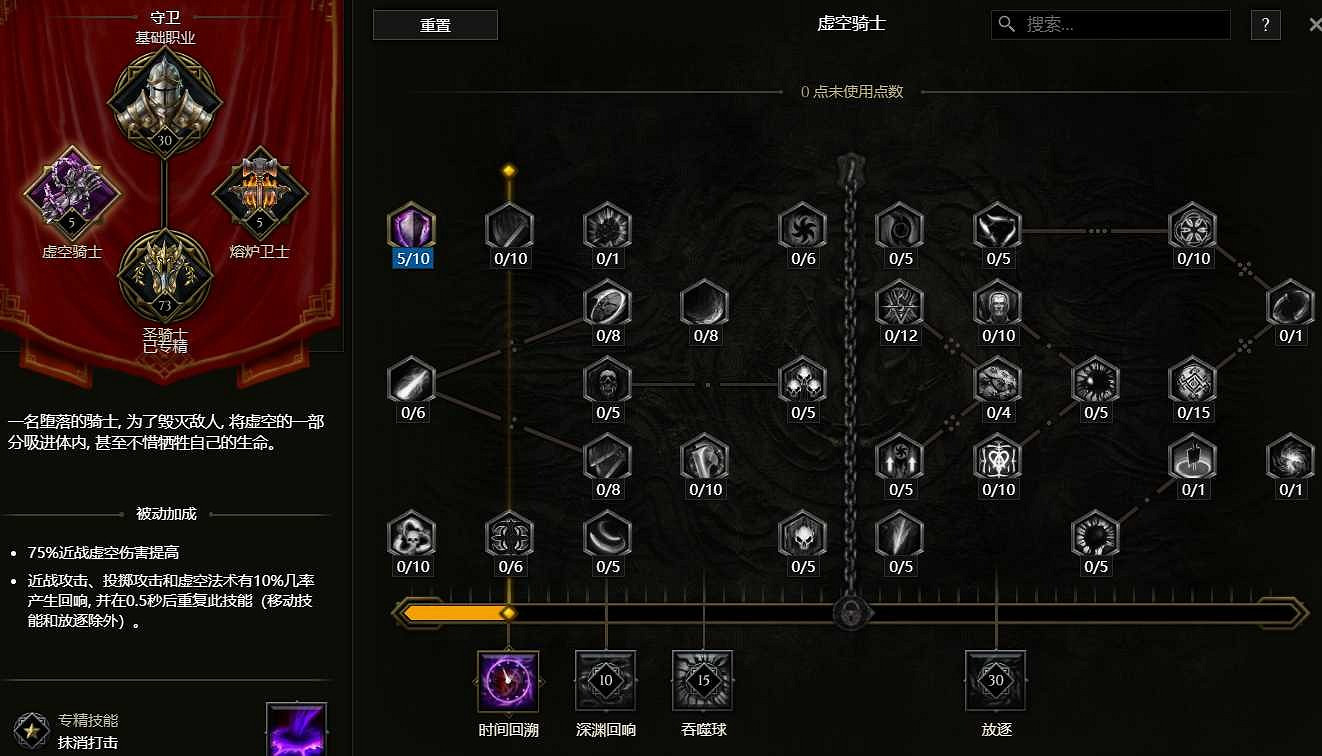1322x756 pixels.
Task: 选择左侧面板的虚空骑士专精图标
Action: point(73,195)
